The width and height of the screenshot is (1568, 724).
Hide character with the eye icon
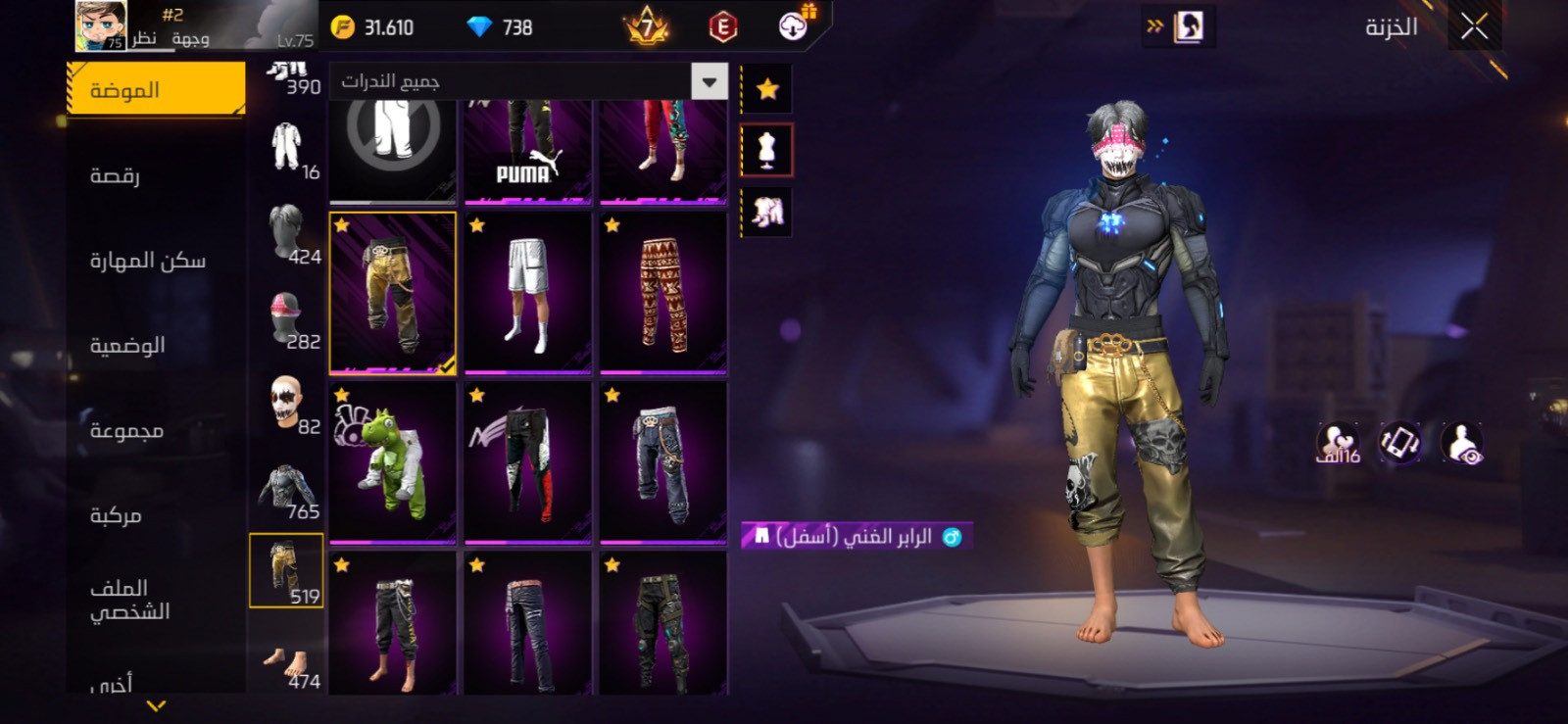pyautogui.click(x=1462, y=444)
